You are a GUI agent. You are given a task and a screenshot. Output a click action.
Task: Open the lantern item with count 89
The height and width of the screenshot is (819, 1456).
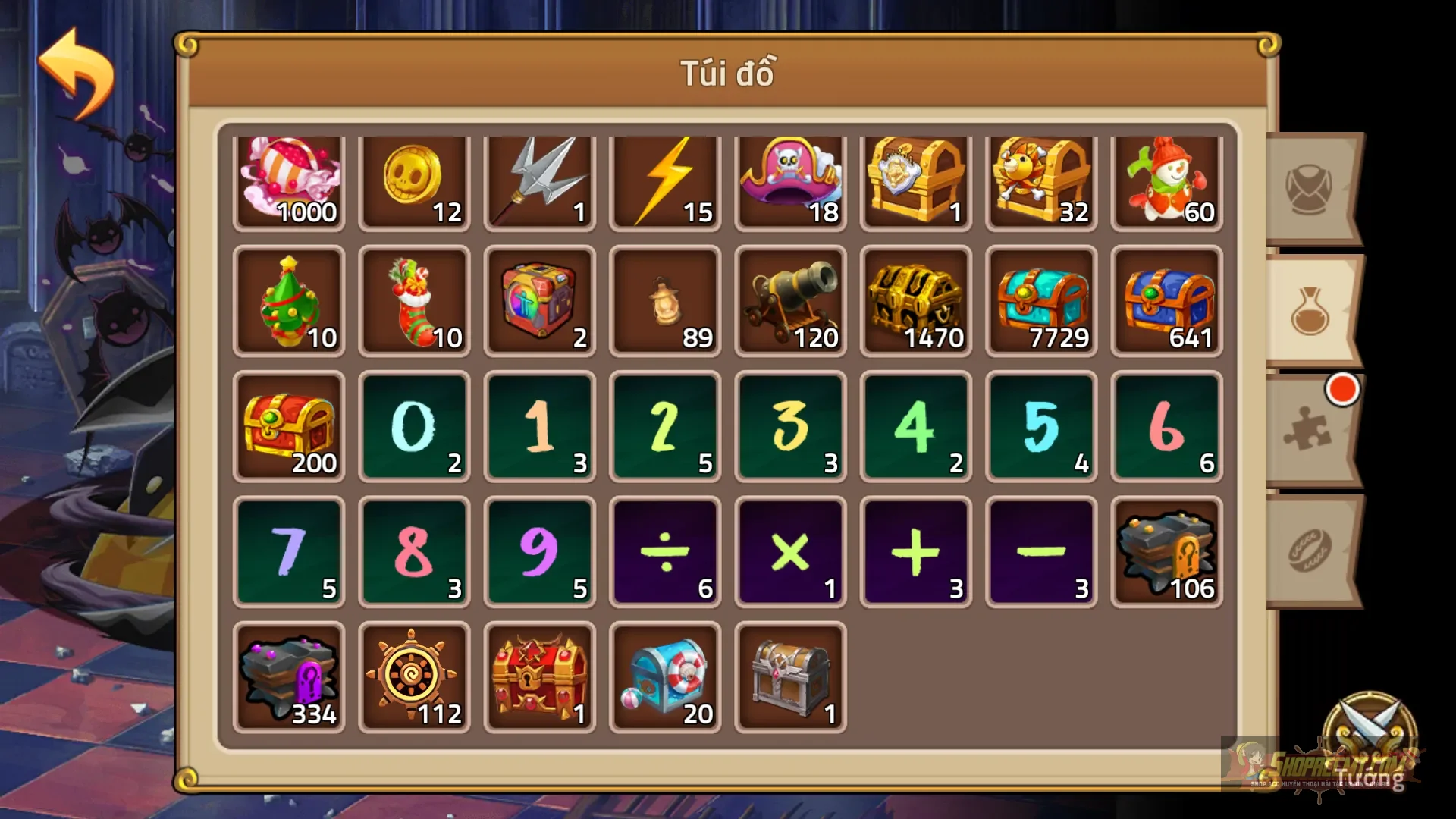664,303
